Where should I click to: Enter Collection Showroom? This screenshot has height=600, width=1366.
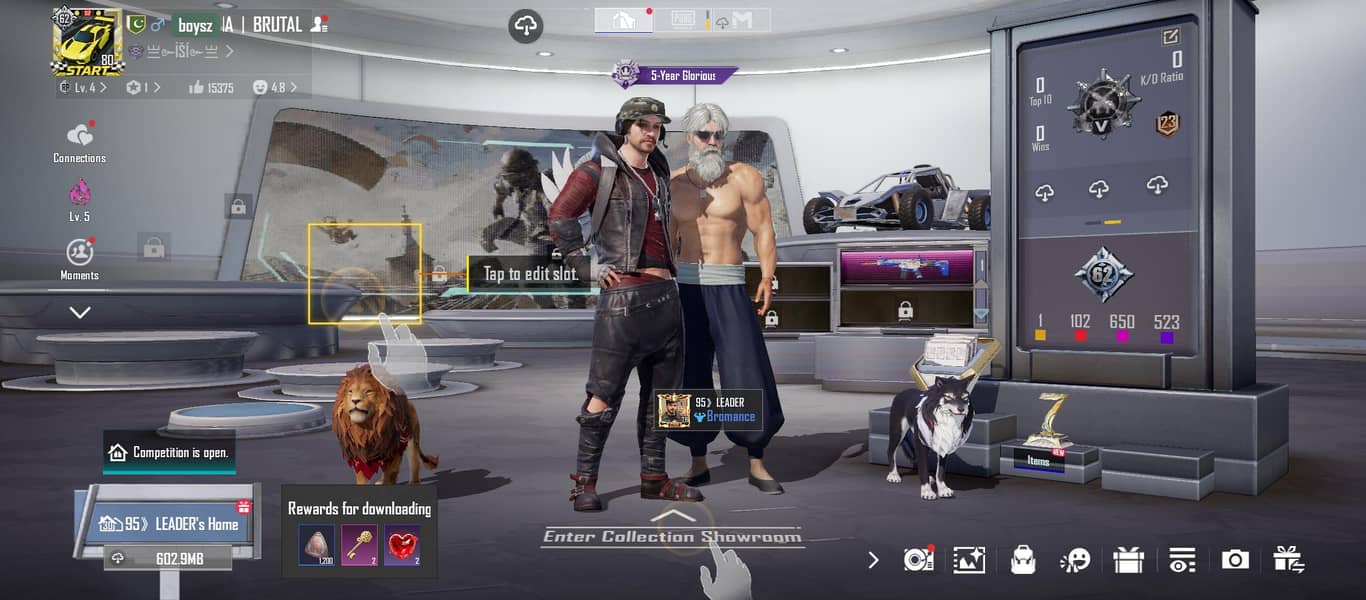tap(672, 536)
